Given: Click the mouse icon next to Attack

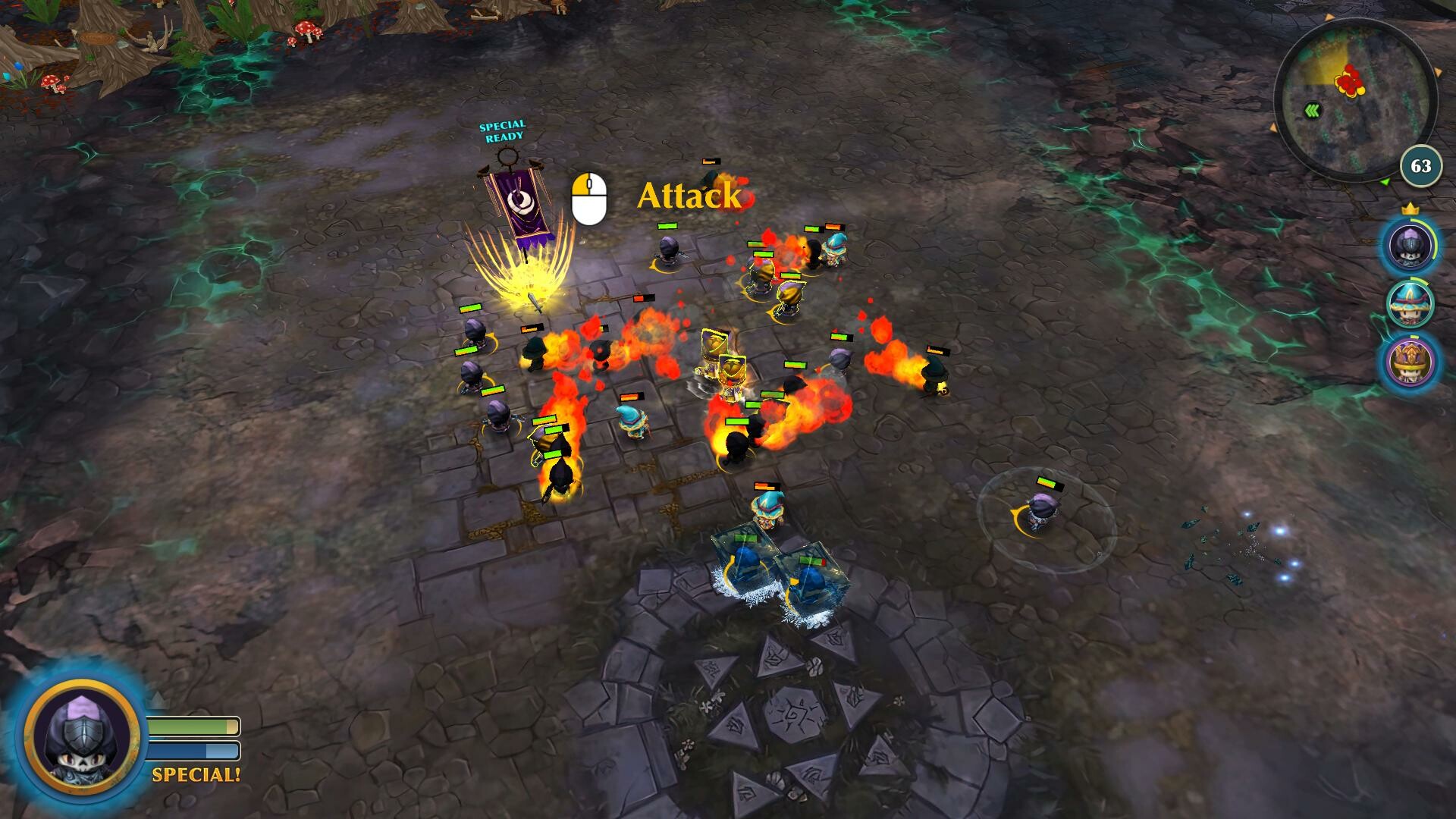Looking at the screenshot, I should point(588,199).
